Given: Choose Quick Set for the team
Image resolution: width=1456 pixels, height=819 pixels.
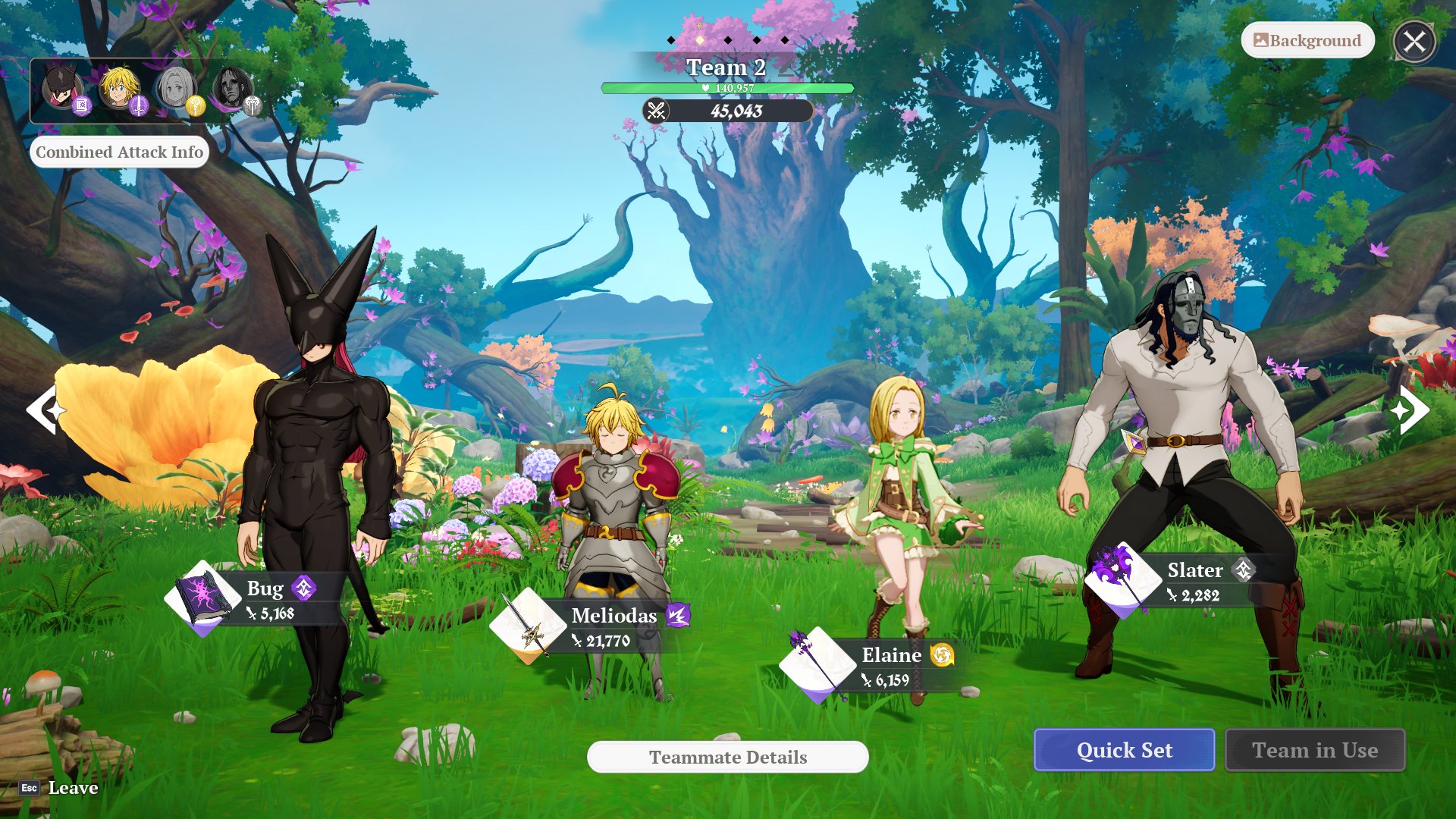Looking at the screenshot, I should point(1124,750).
